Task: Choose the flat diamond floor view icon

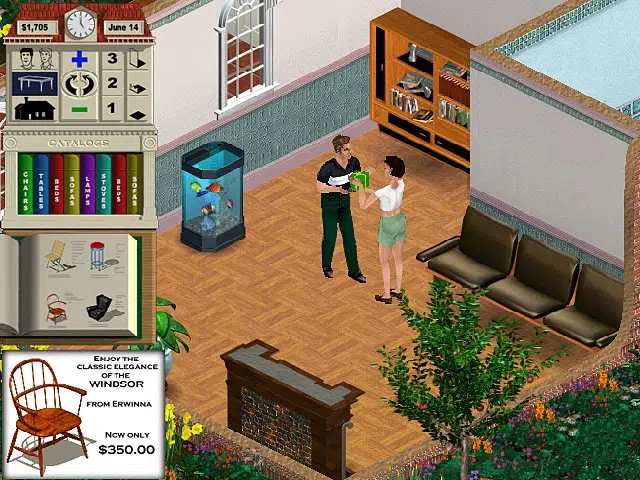Action: [x=138, y=113]
